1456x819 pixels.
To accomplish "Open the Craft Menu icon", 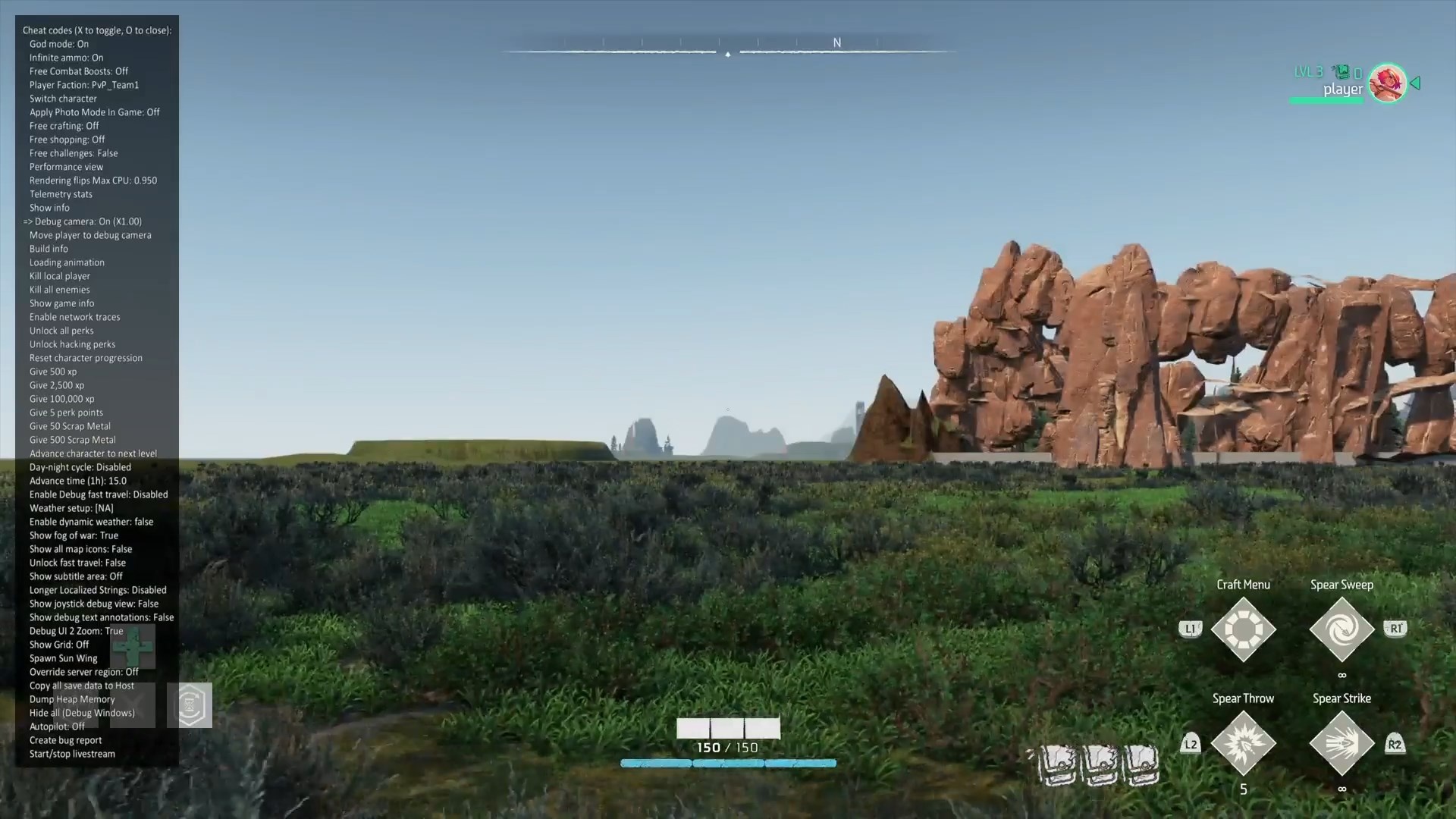I will (x=1243, y=629).
